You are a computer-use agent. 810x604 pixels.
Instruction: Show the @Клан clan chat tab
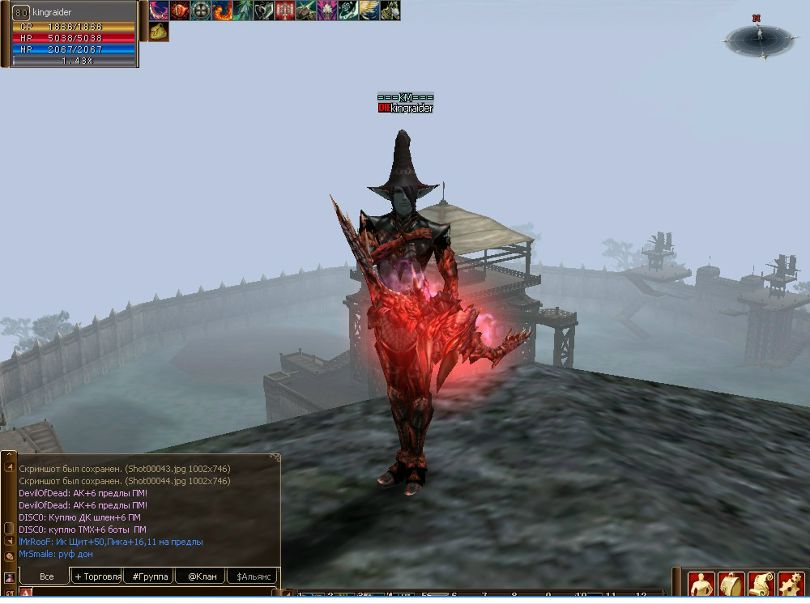point(200,577)
